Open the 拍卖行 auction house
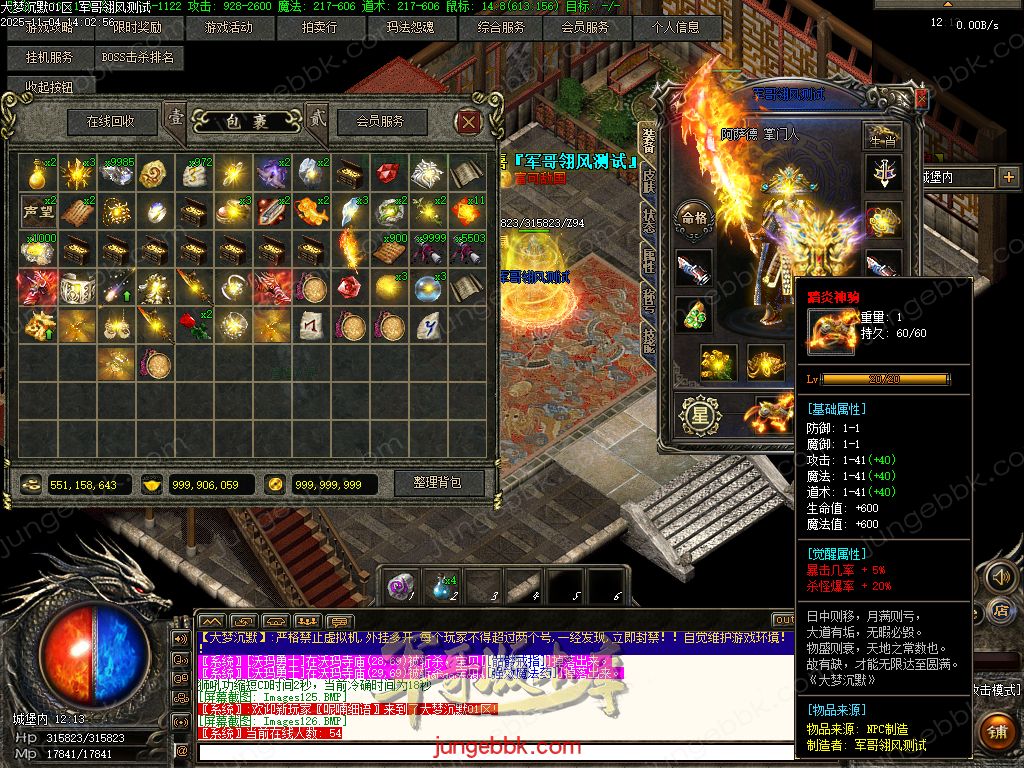Viewport: 1024px width, 768px height. tap(320, 28)
